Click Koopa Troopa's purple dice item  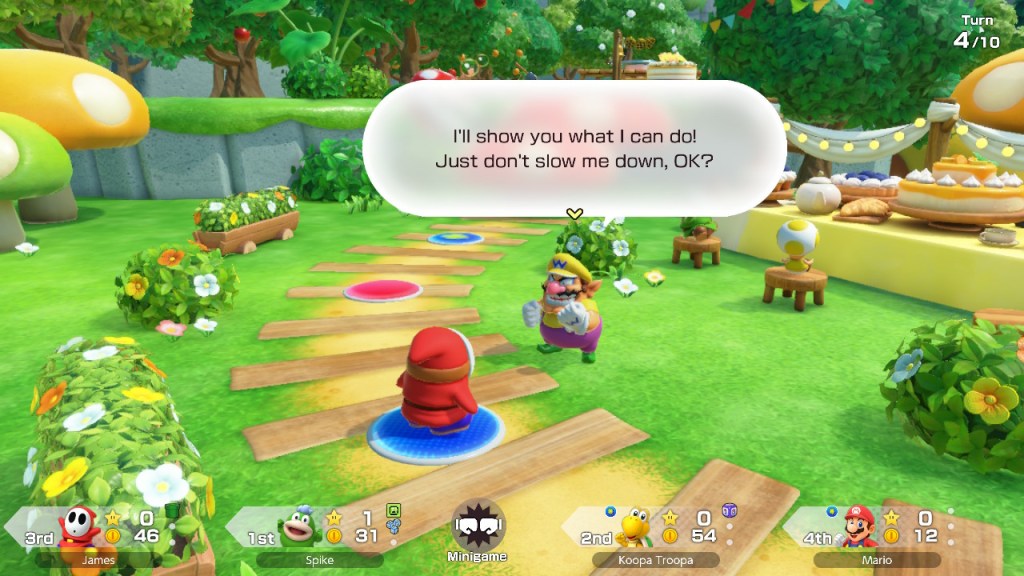point(728,511)
